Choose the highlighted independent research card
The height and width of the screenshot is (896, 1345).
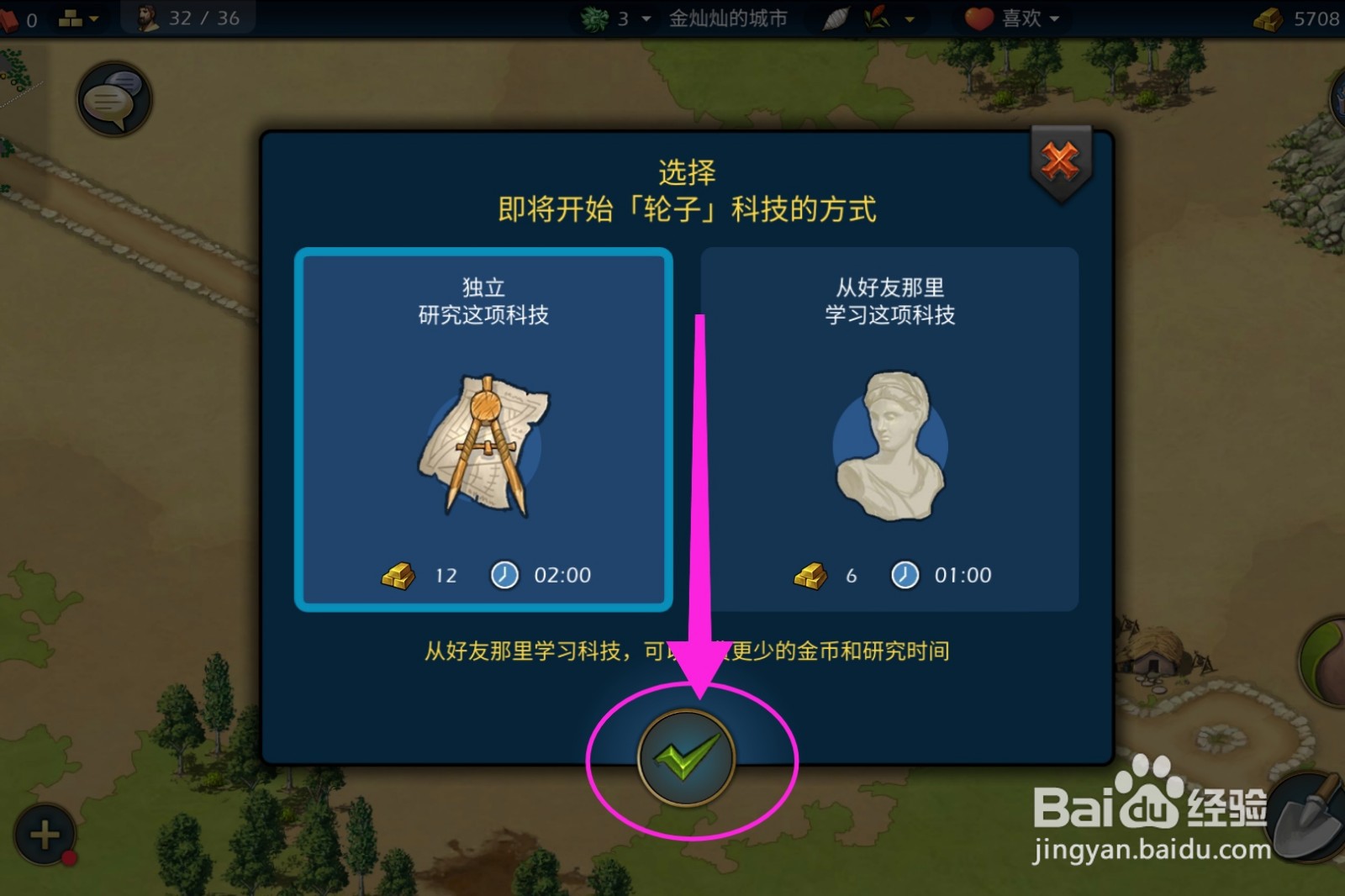click(484, 427)
